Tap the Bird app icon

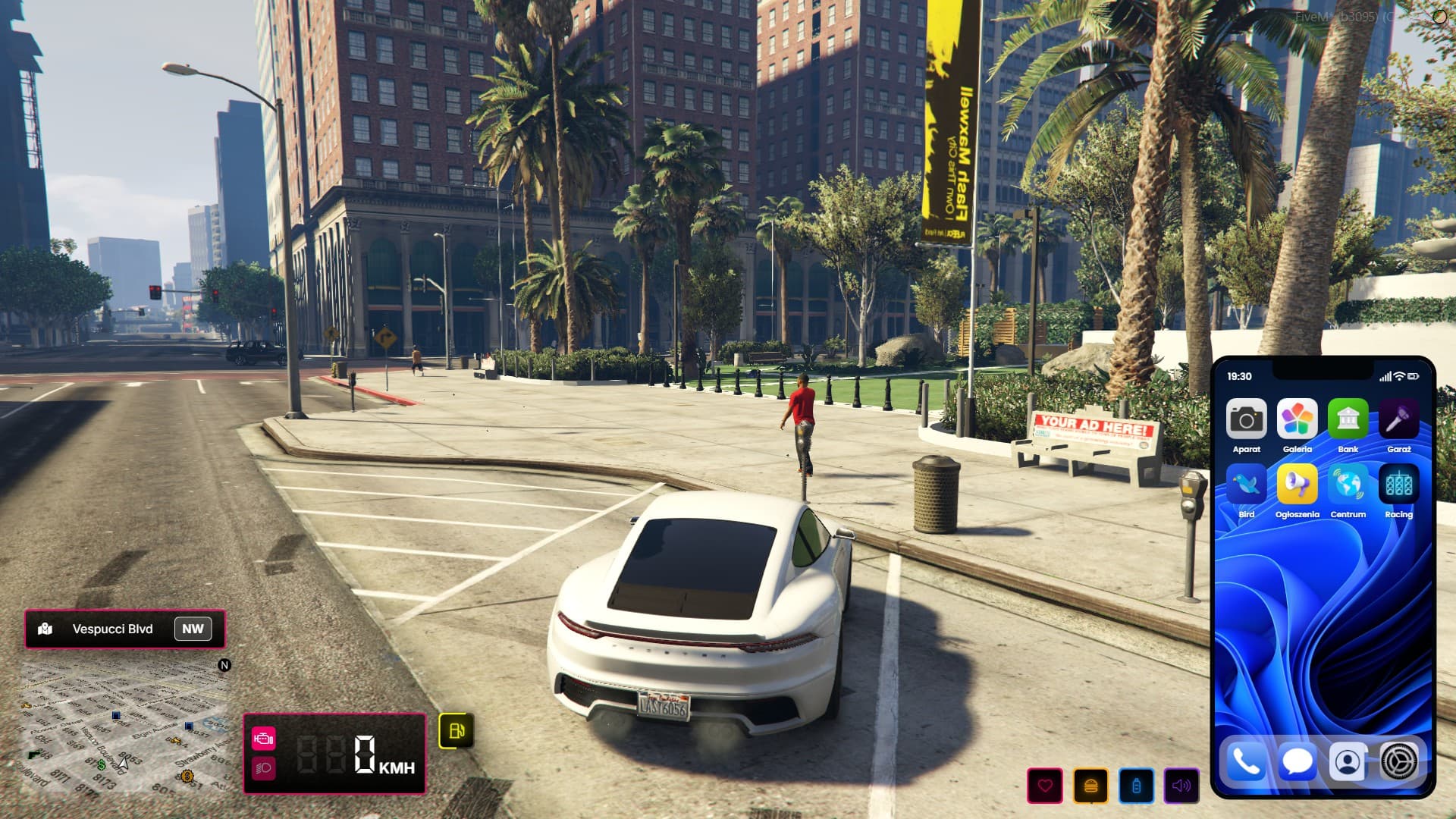(1246, 484)
